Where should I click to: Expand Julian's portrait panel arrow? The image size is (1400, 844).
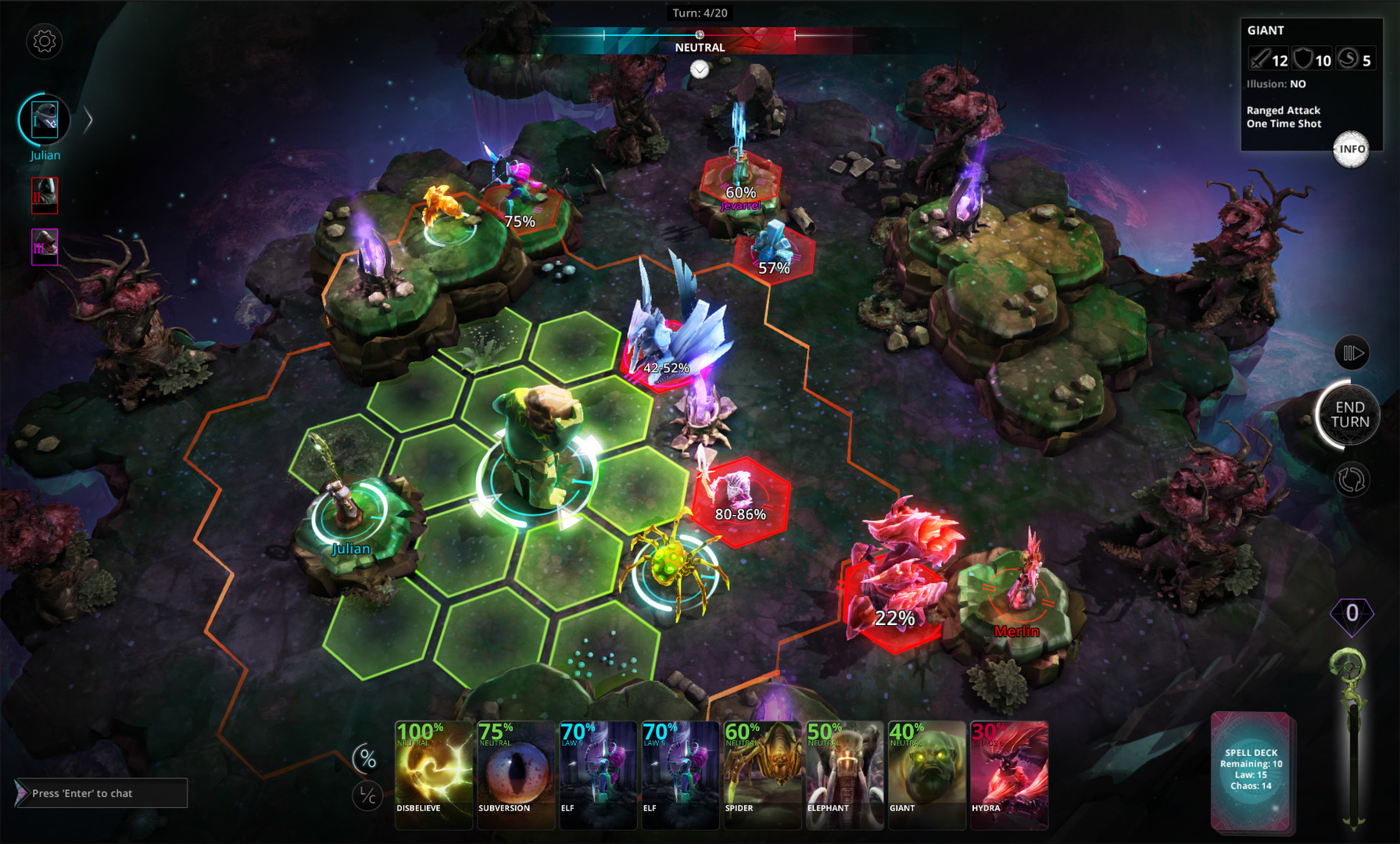[x=88, y=120]
